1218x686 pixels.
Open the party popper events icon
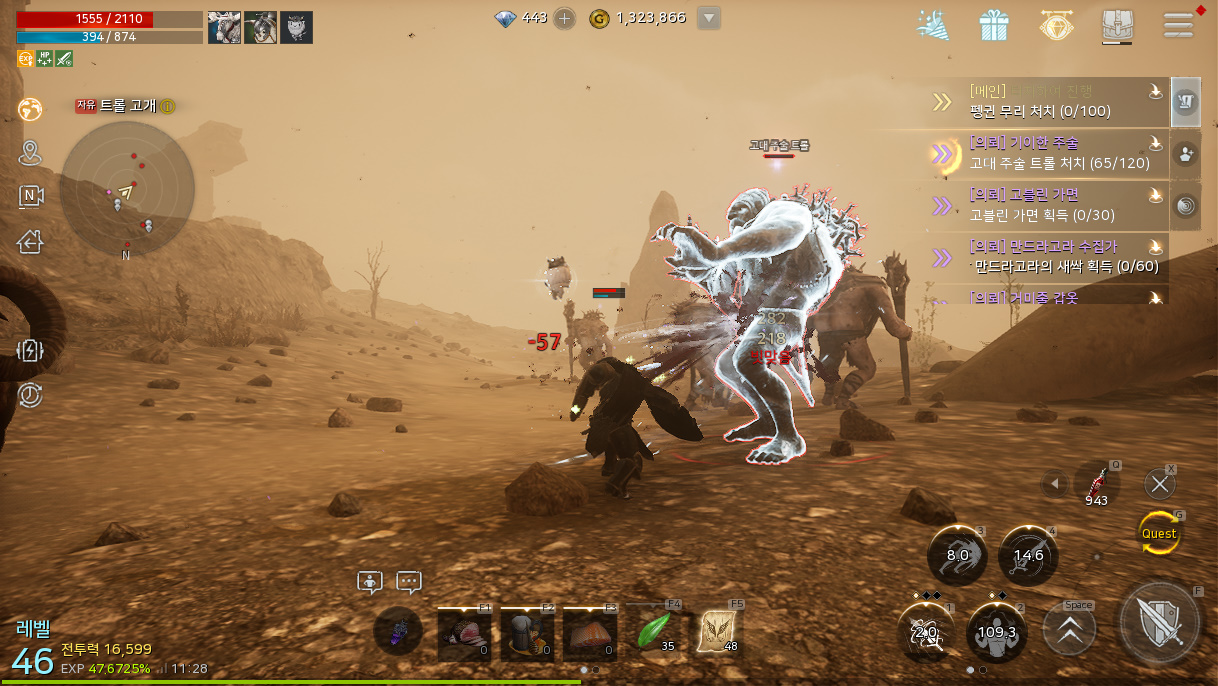point(934,25)
